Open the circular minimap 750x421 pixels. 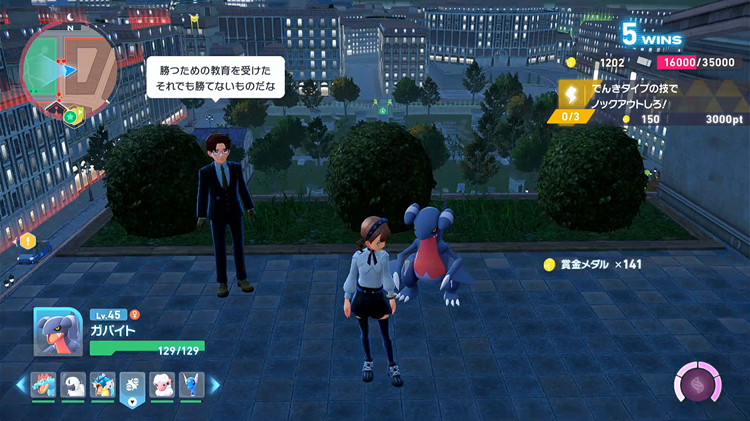[x=68, y=66]
